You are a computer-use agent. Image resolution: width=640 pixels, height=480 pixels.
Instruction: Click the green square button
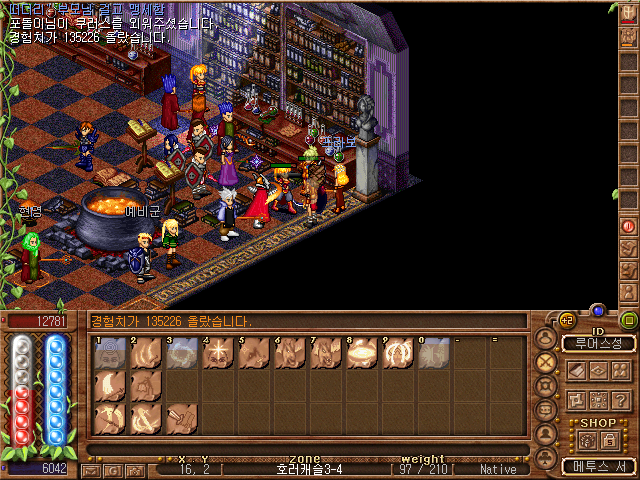(628, 320)
